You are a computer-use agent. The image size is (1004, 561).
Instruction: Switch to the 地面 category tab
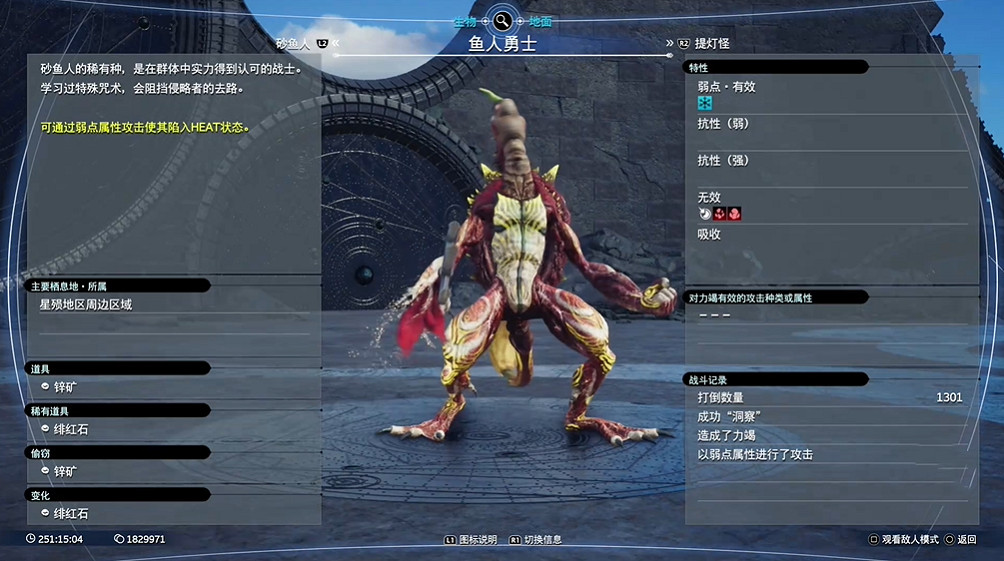pyautogui.click(x=539, y=21)
